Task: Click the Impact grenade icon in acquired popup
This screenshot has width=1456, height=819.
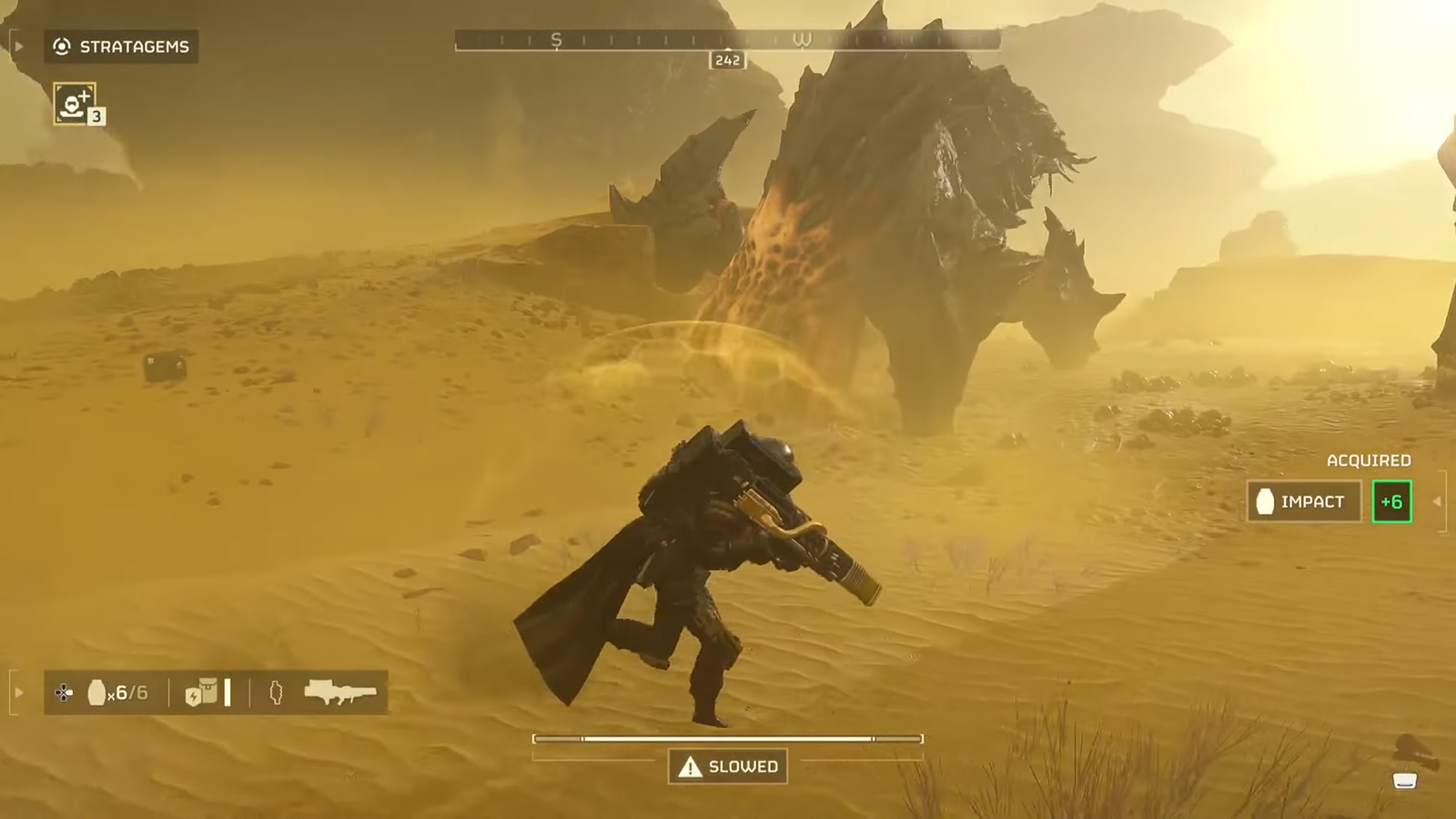Action: pos(1266,499)
